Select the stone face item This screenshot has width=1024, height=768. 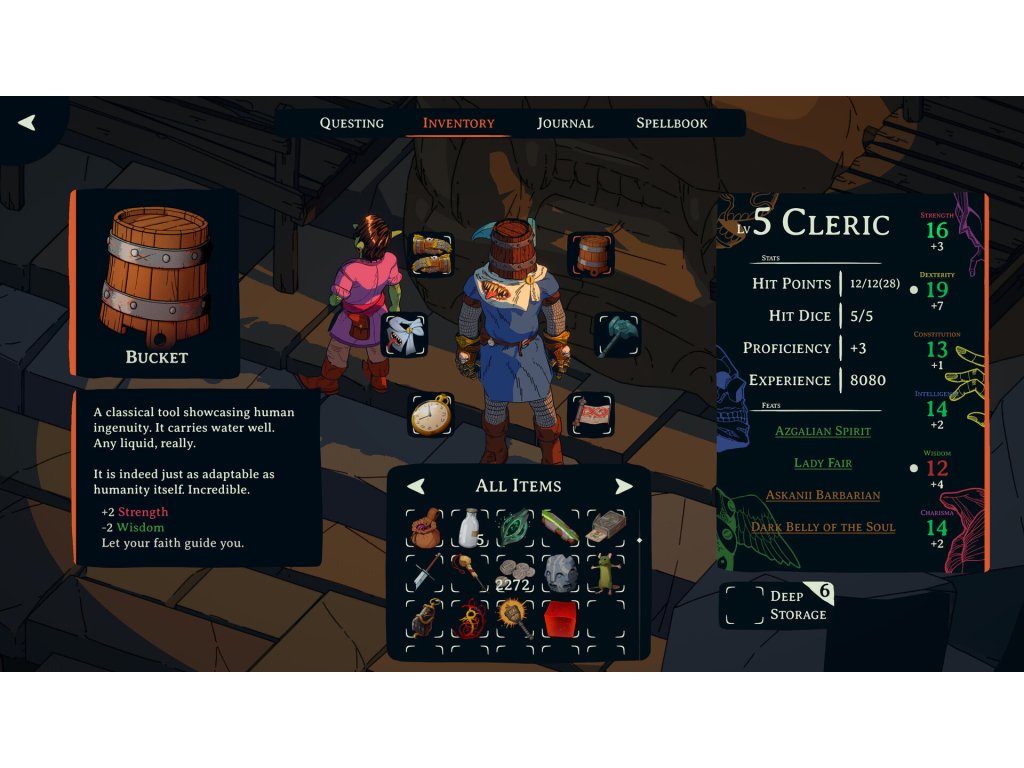point(561,573)
